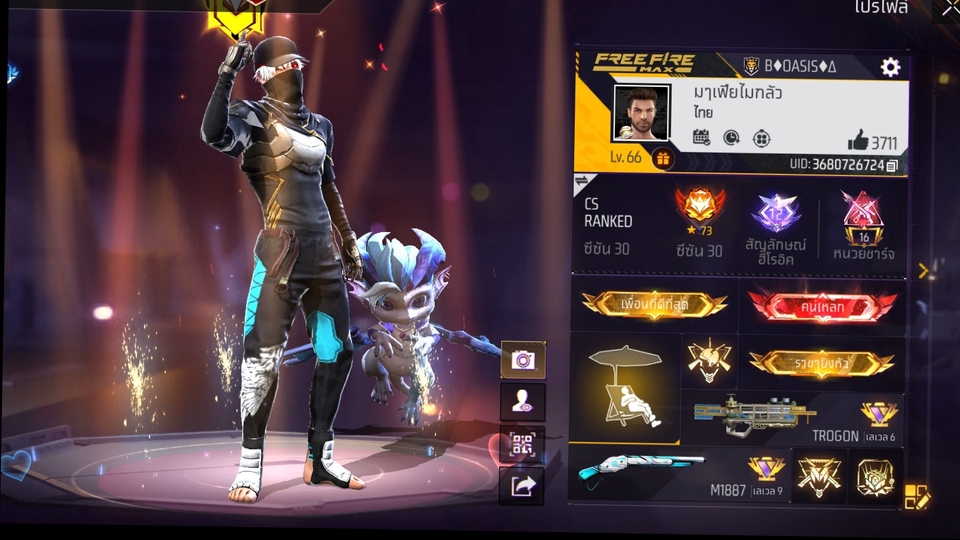View the B♦OASIS♦Δ guild

pos(790,67)
